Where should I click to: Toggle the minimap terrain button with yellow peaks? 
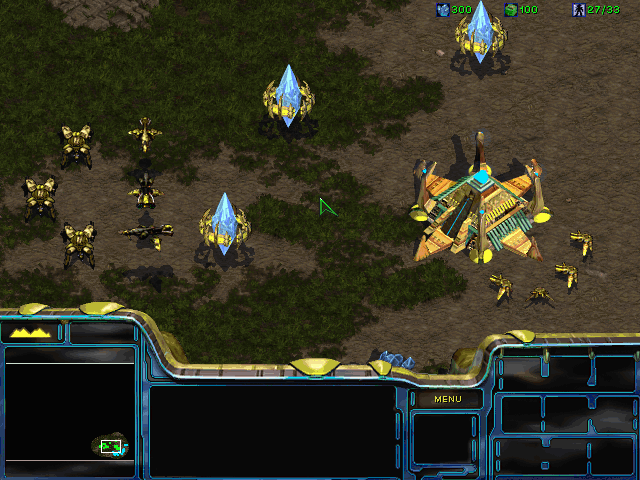point(31,332)
